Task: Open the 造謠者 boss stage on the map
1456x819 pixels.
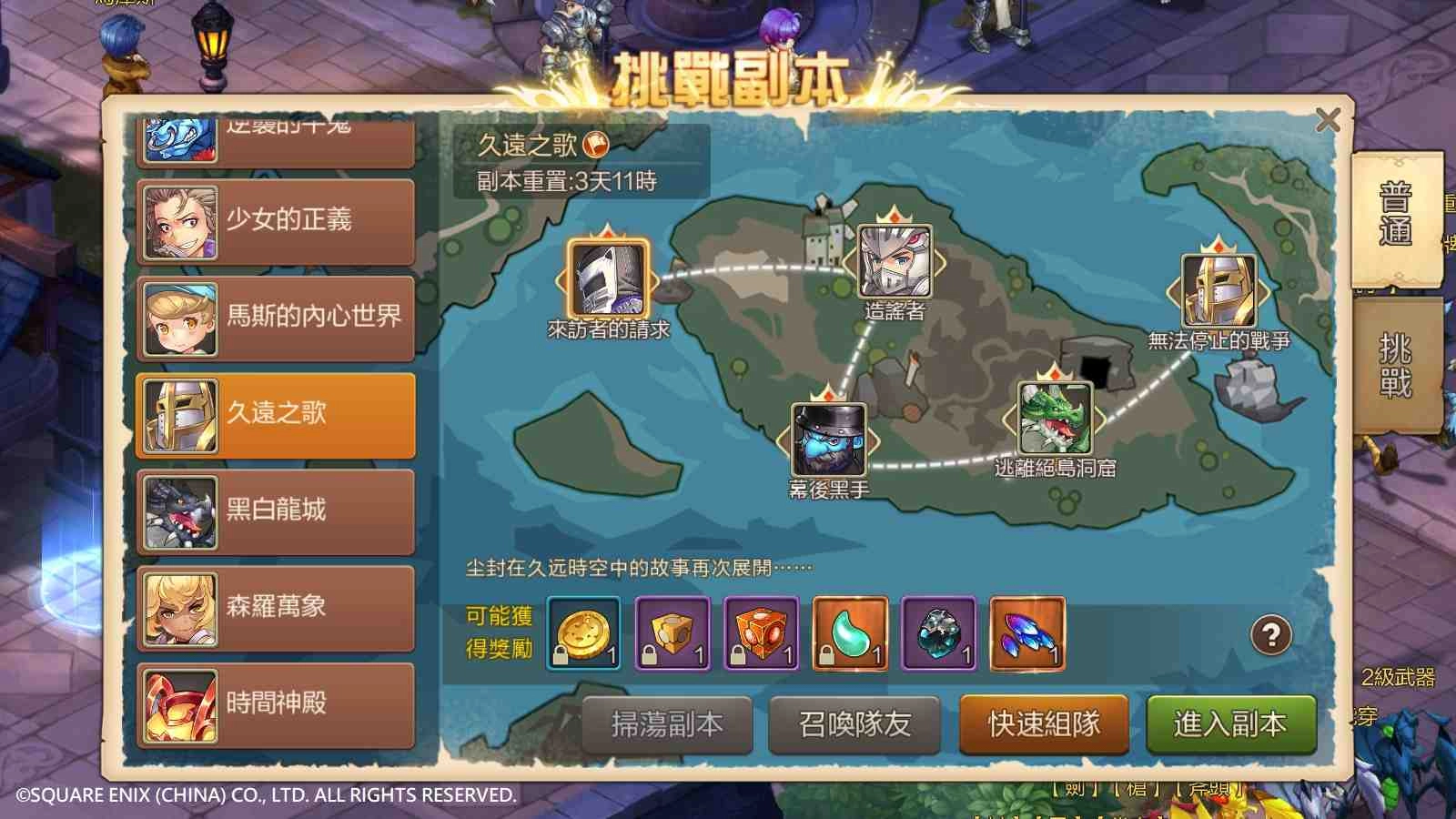Action: tap(894, 264)
